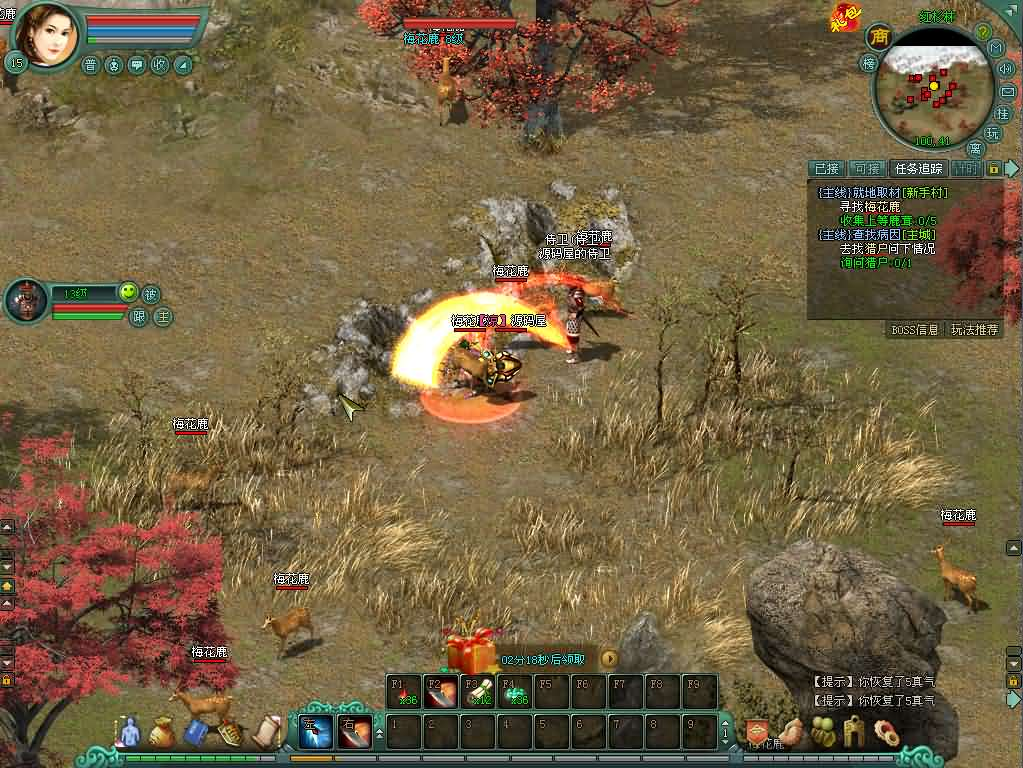1023x768 pixels.
Task: Activate the F2 blade skill slot
Action: pyautogui.click(x=441, y=692)
